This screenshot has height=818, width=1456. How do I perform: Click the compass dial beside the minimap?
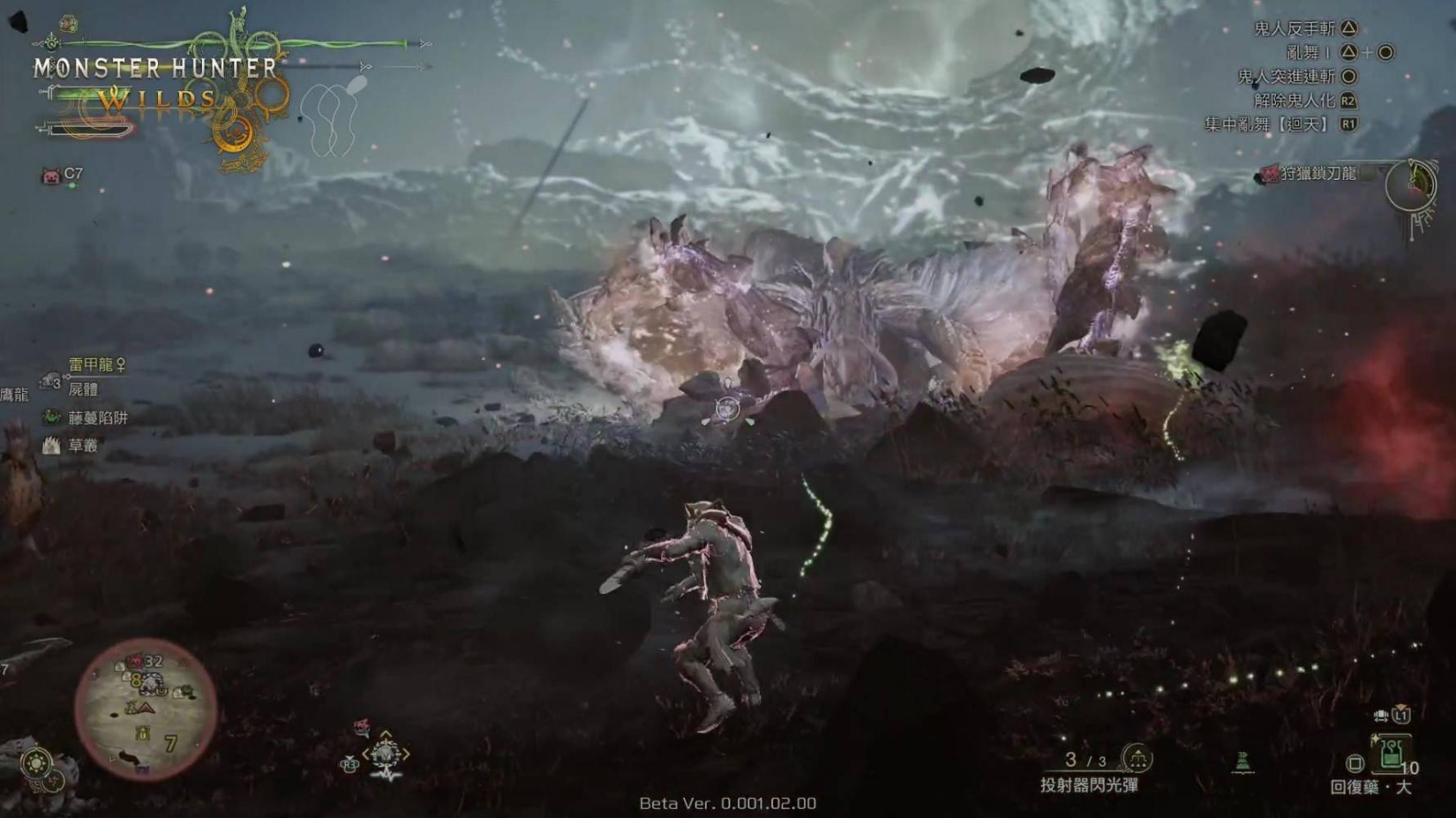pos(37,761)
